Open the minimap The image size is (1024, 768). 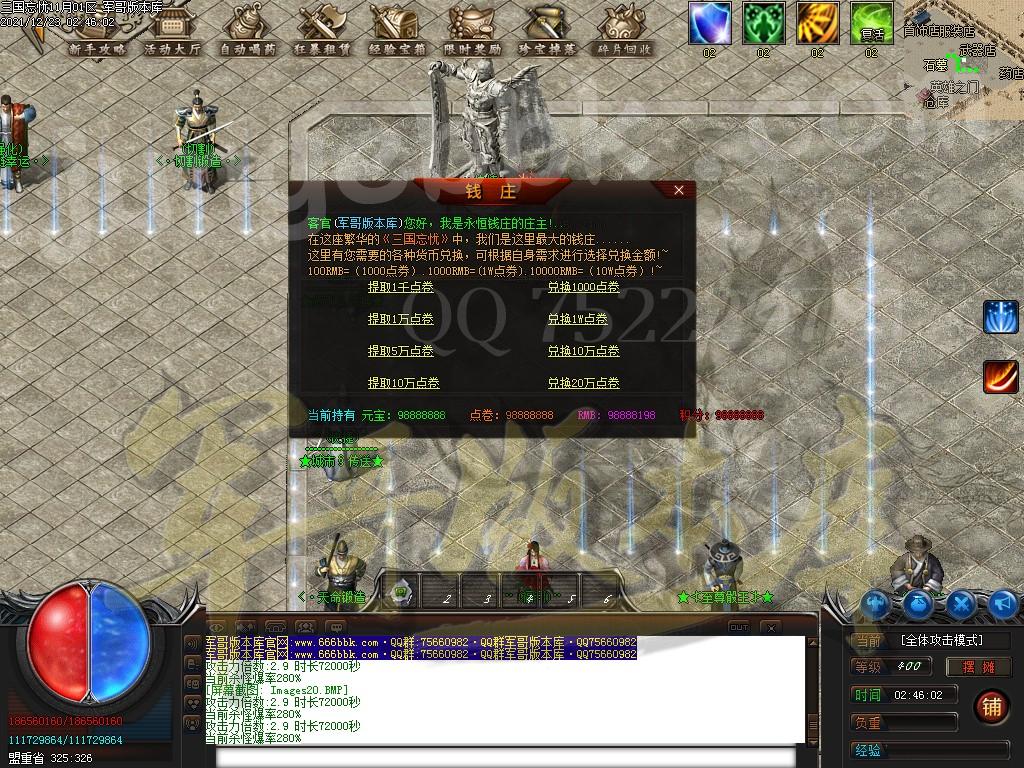[963, 60]
